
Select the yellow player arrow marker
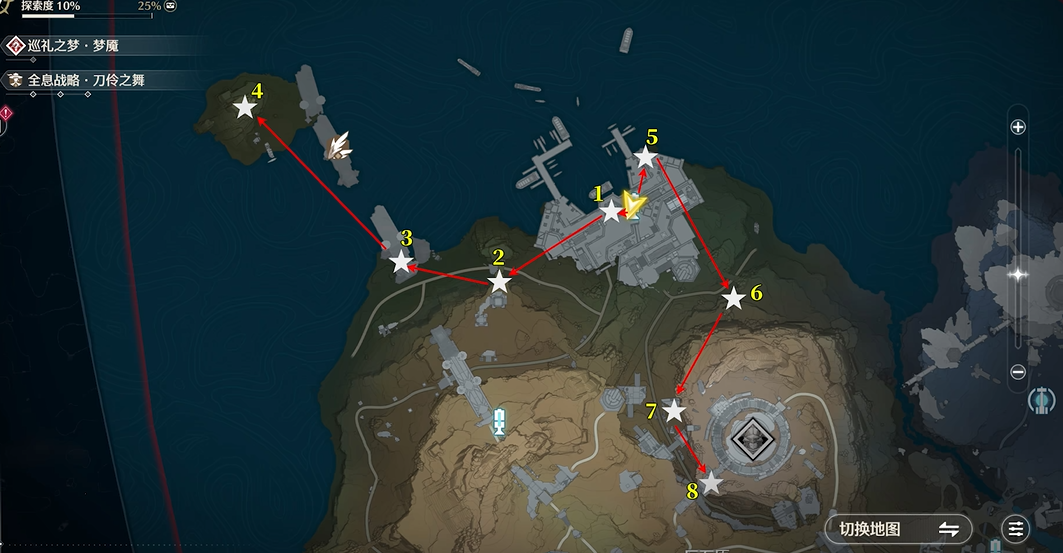[x=632, y=204]
